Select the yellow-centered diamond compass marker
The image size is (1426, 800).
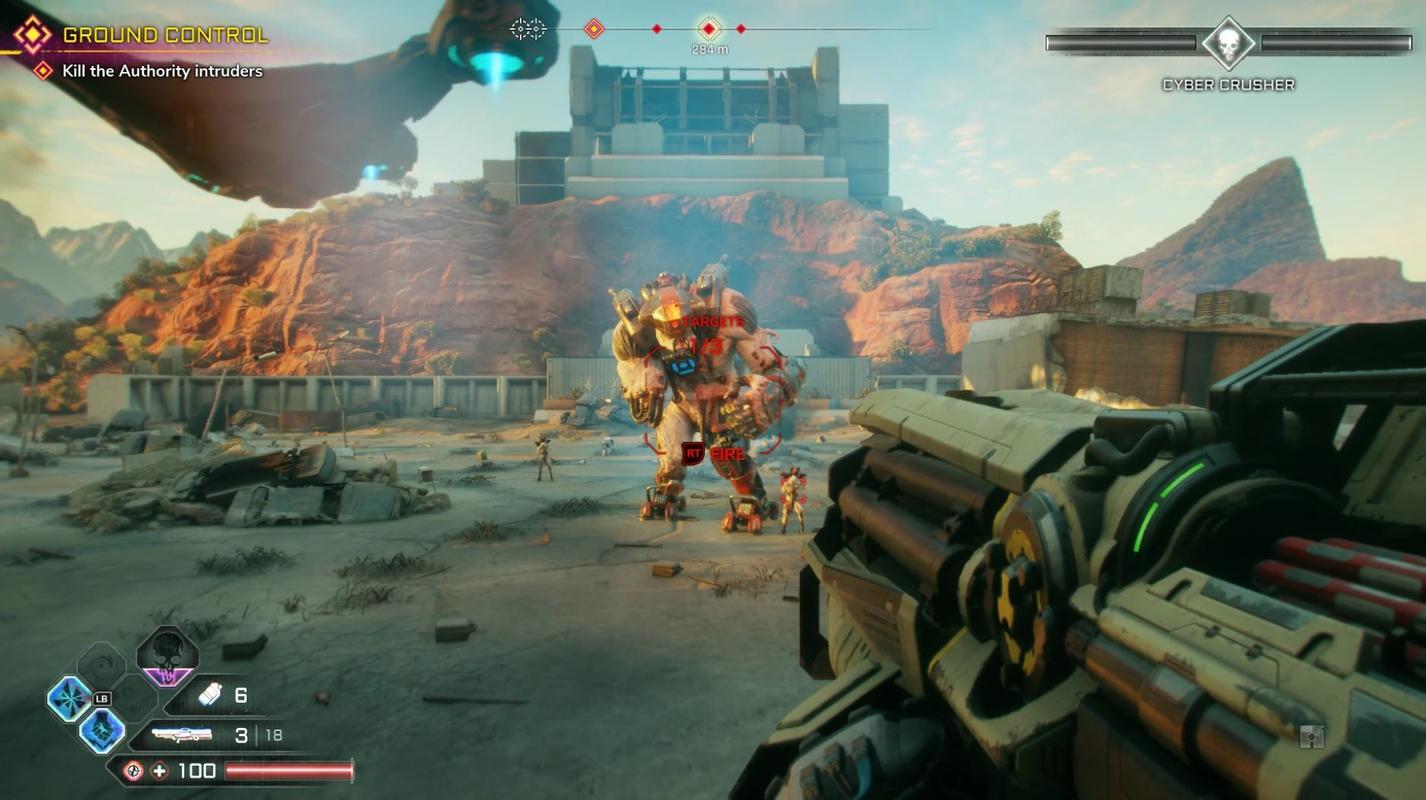593,29
